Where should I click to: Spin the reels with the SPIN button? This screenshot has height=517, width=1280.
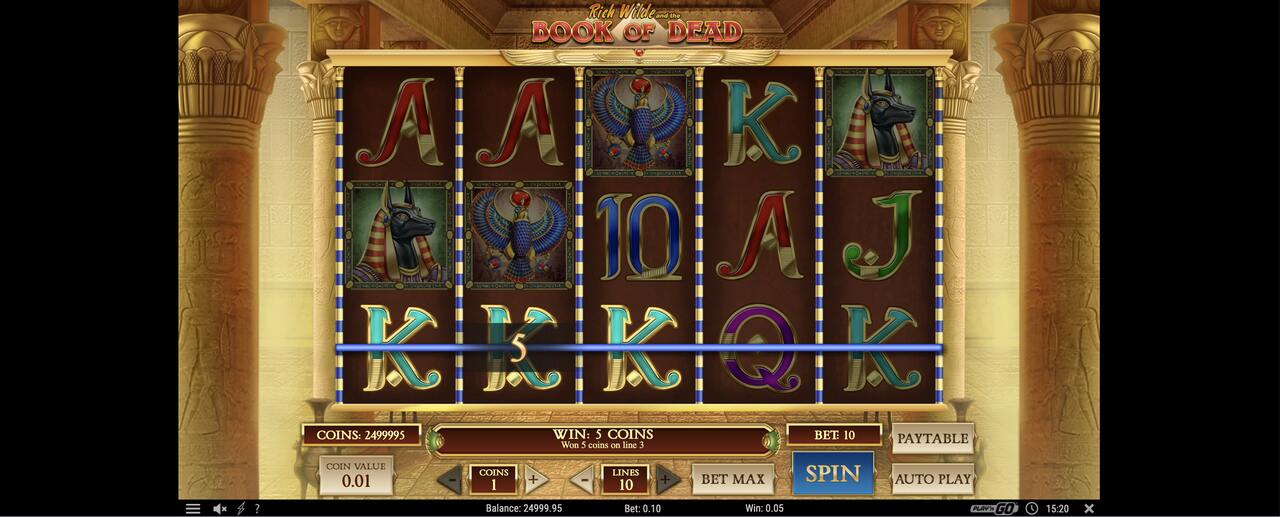coord(833,474)
